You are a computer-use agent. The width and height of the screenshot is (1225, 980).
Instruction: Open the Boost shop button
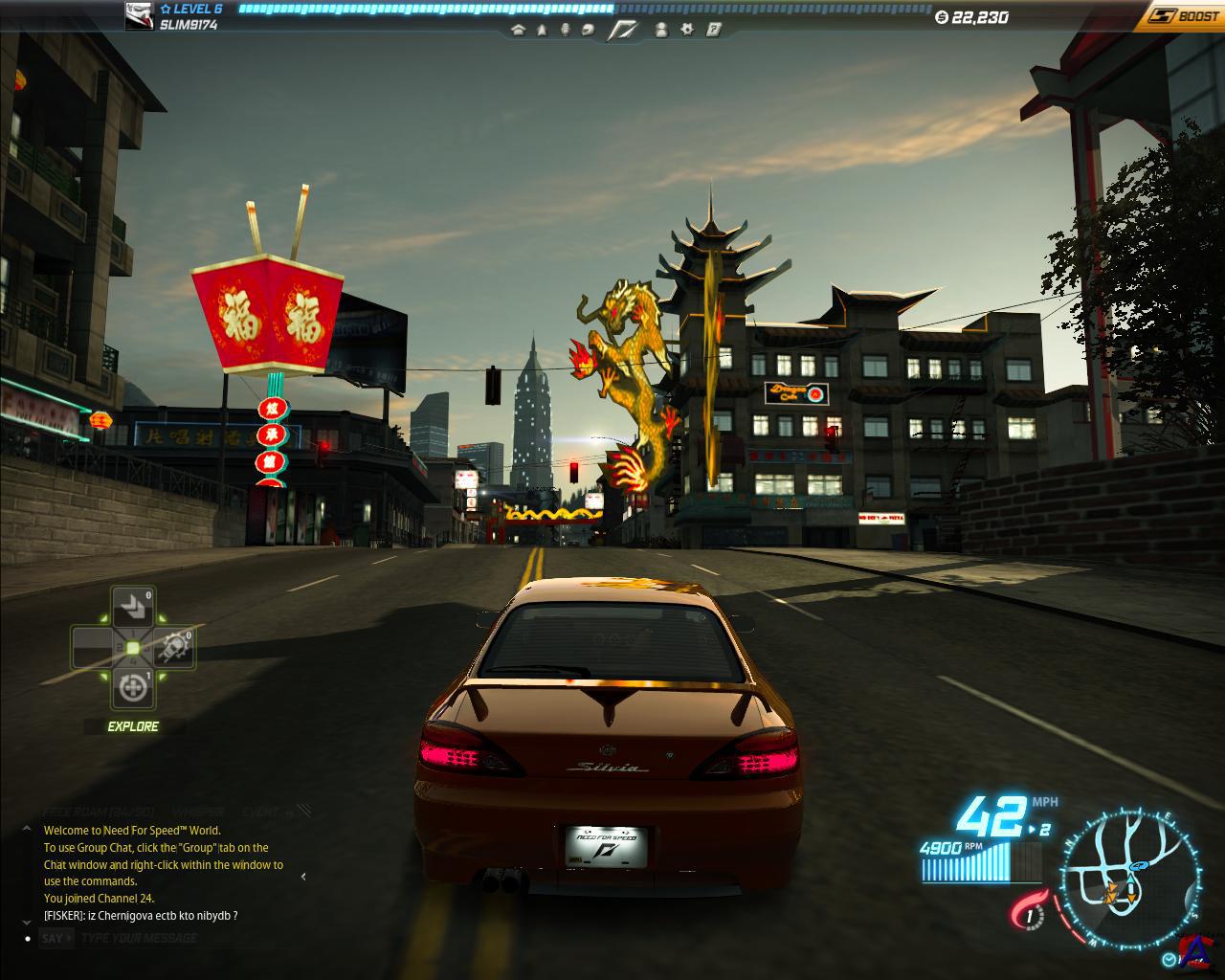[1181, 15]
